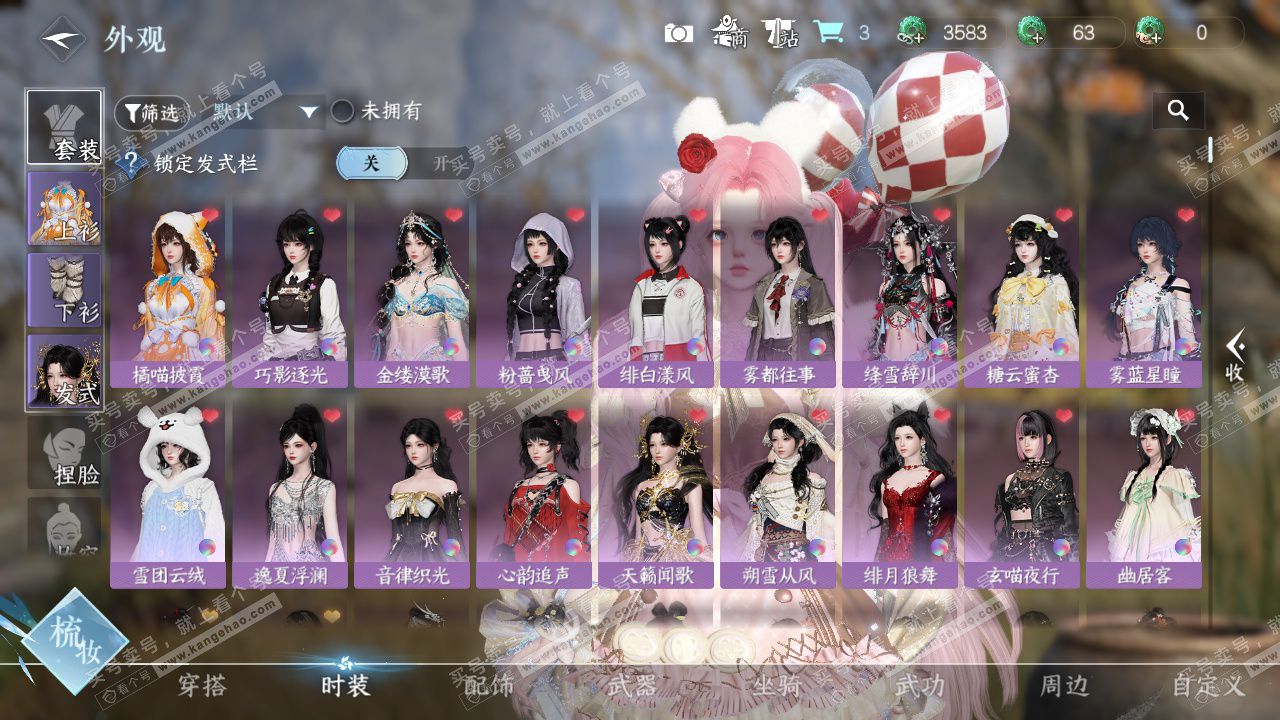
Task: Collapse the panel with the 收 arrow
Action: 1235,357
